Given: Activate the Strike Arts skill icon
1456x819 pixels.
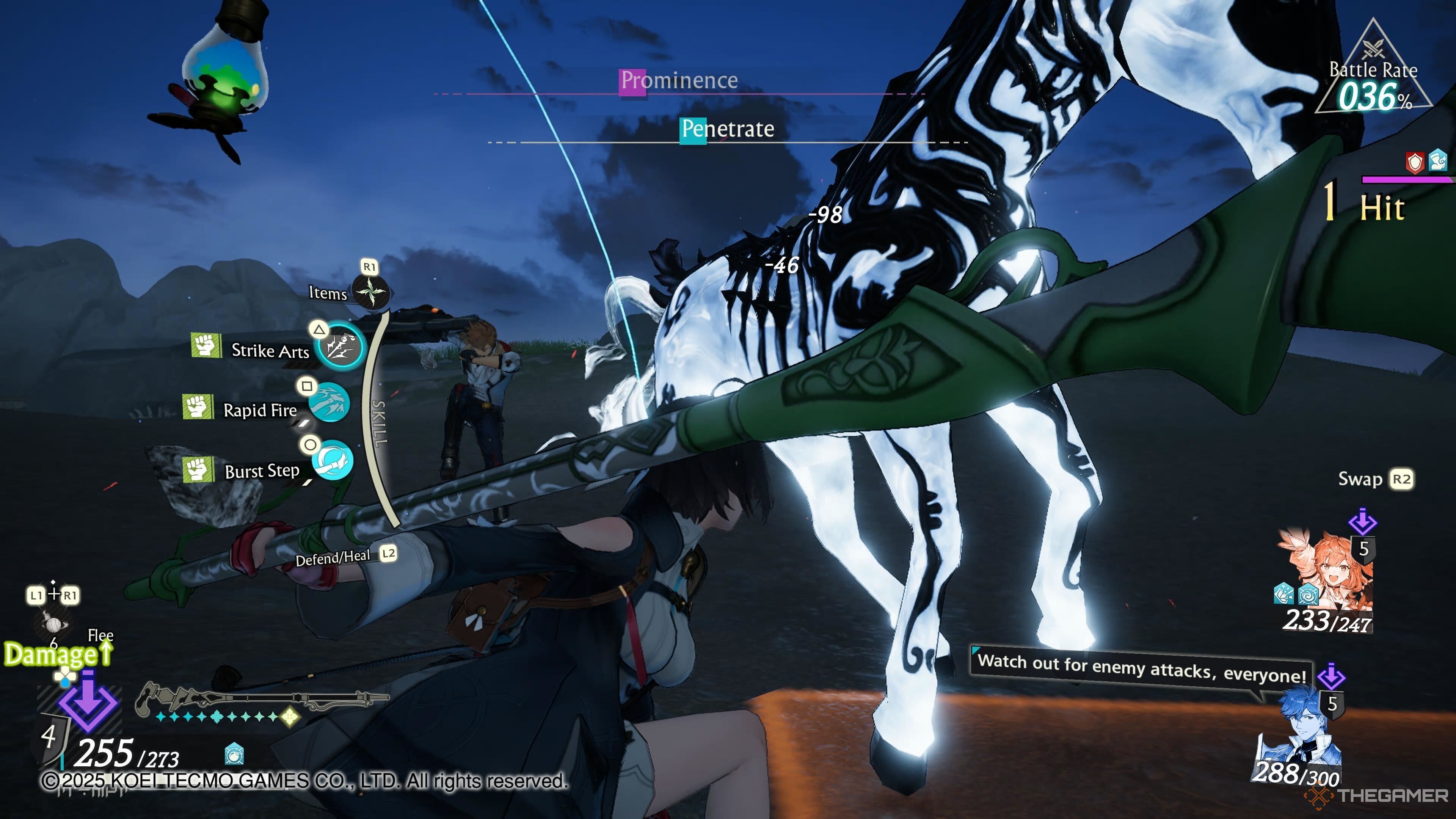Looking at the screenshot, I should point(340,347).
